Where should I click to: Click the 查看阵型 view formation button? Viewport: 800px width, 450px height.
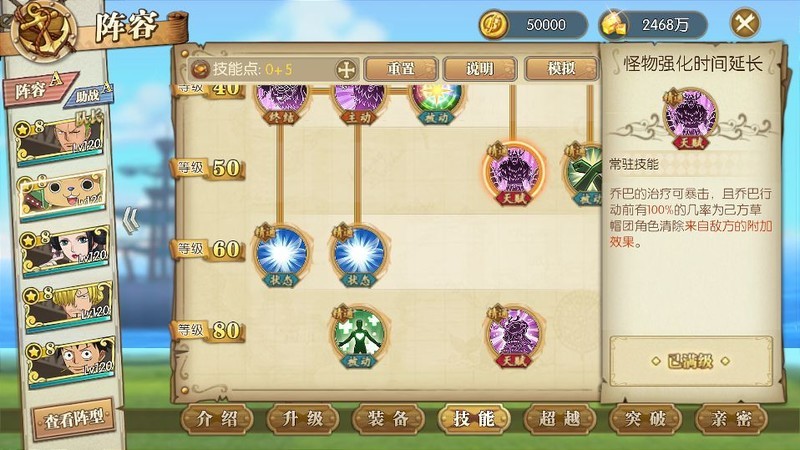[71, 417]
